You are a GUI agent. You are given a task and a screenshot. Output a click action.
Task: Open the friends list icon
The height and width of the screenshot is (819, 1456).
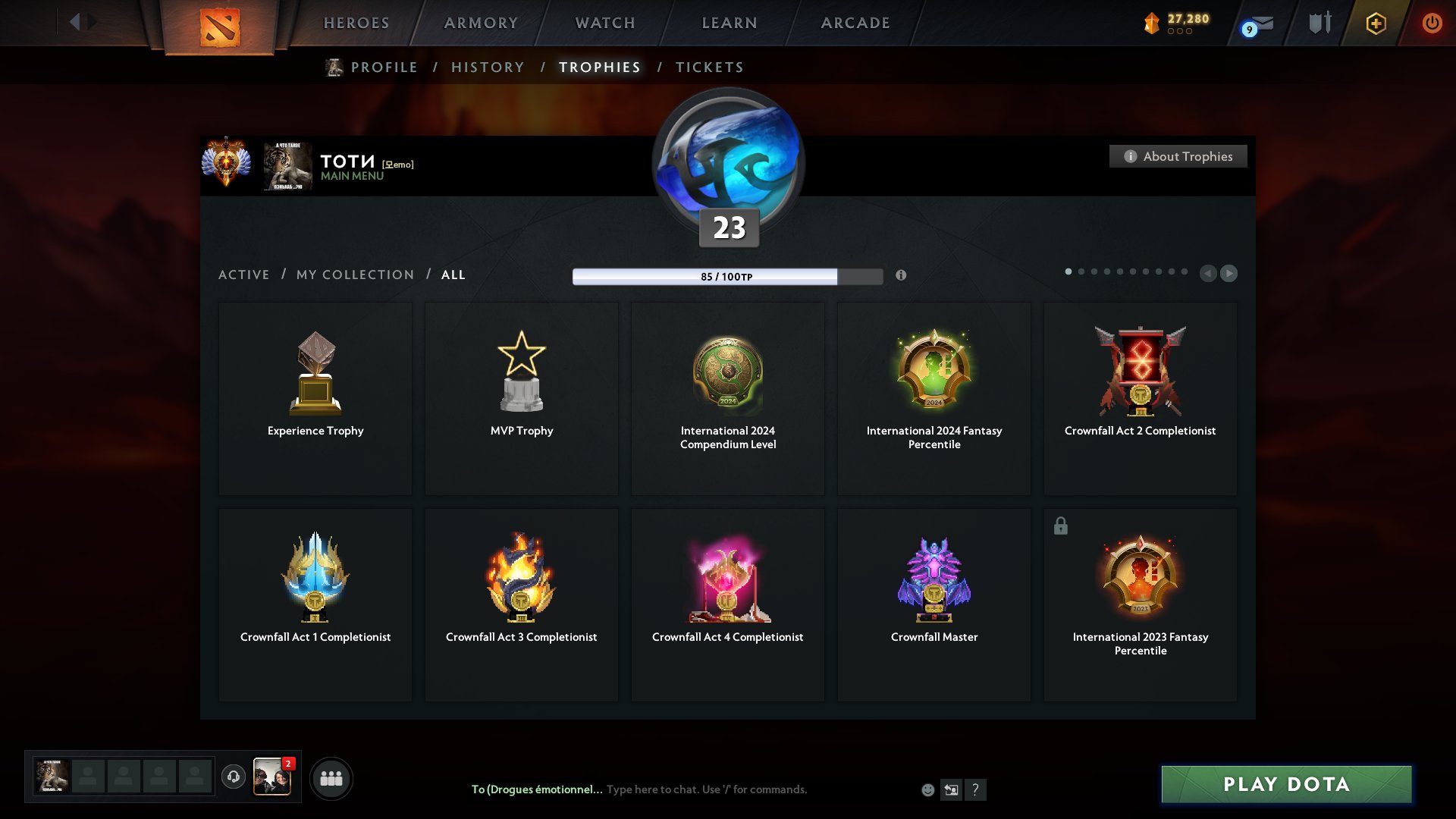331,777
